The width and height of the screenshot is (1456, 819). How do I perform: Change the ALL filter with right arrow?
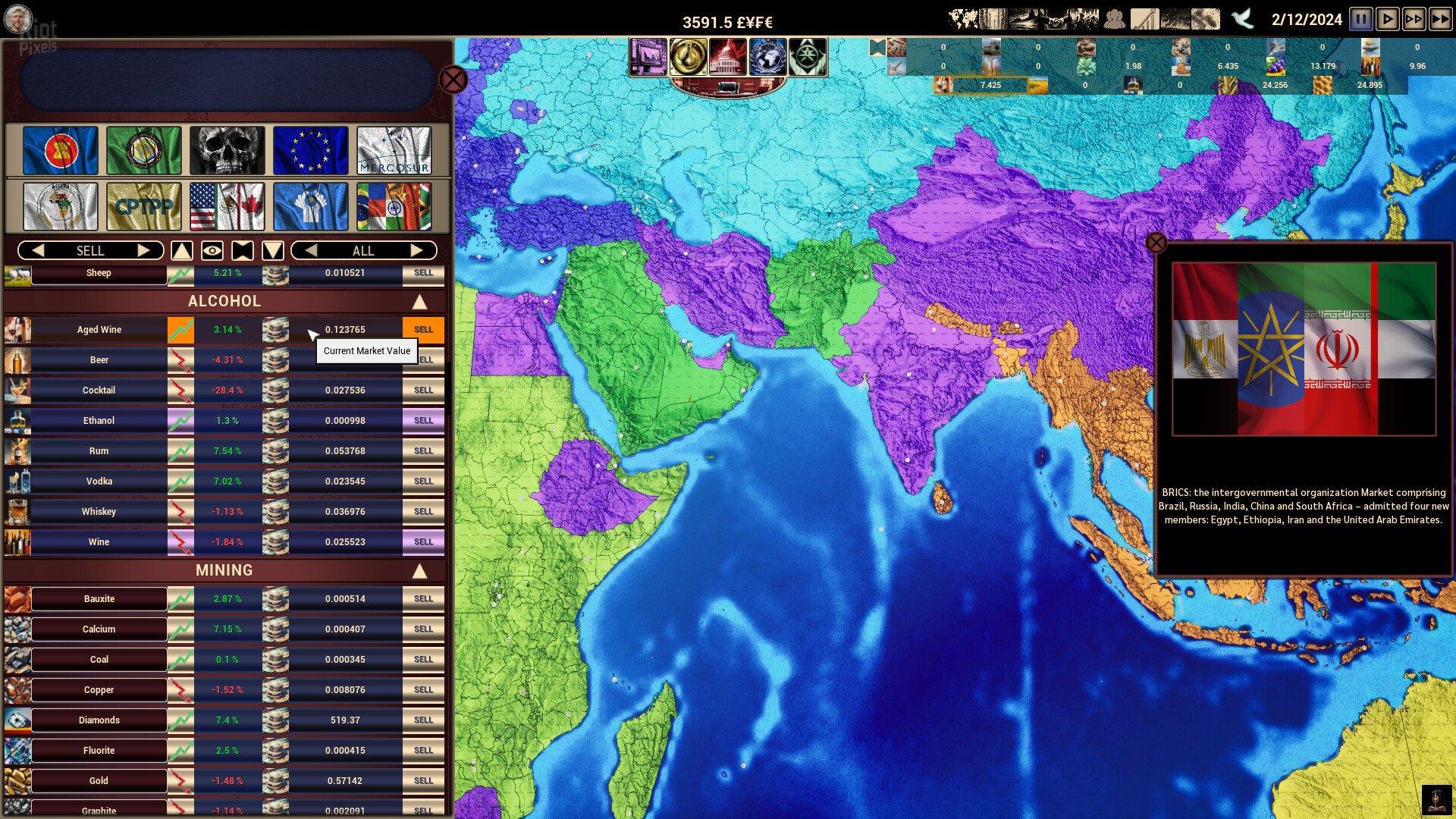[416, 250]
